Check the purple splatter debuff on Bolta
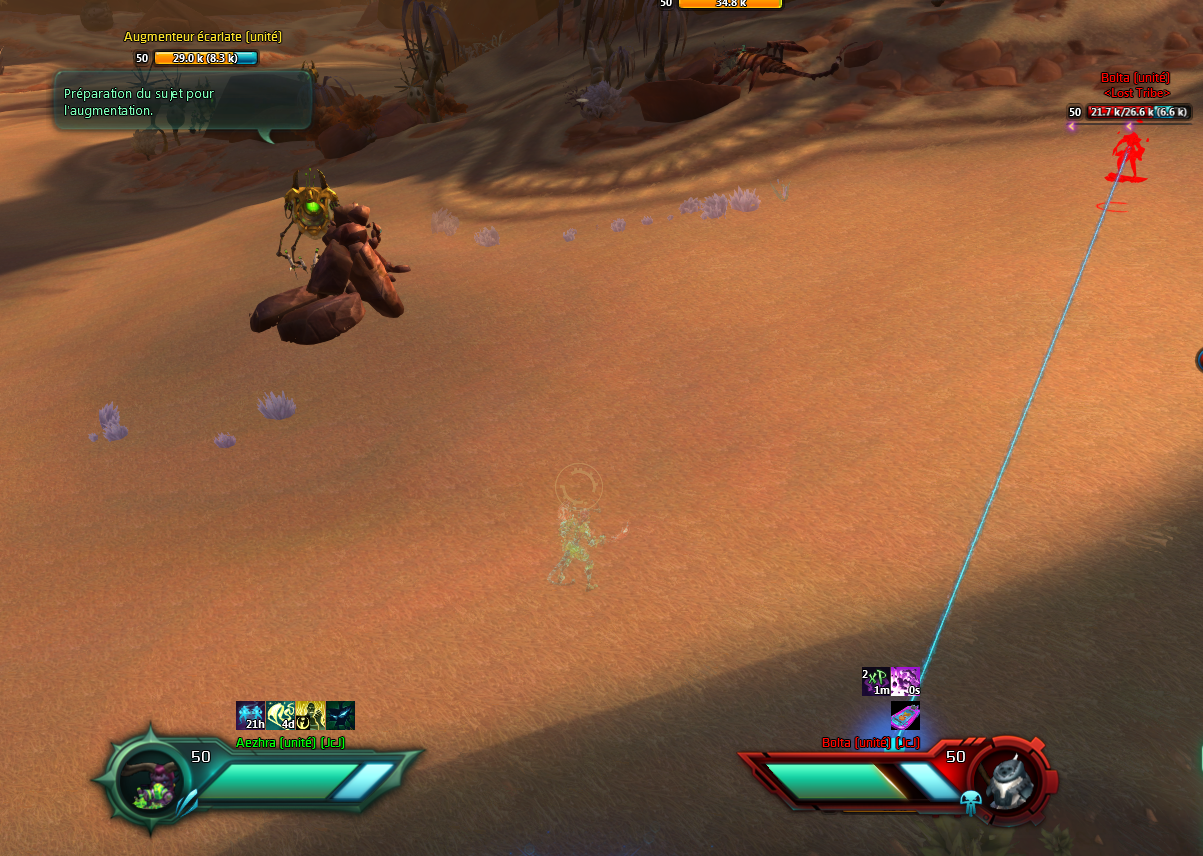 pyautogui.click(x=905, y=681)
